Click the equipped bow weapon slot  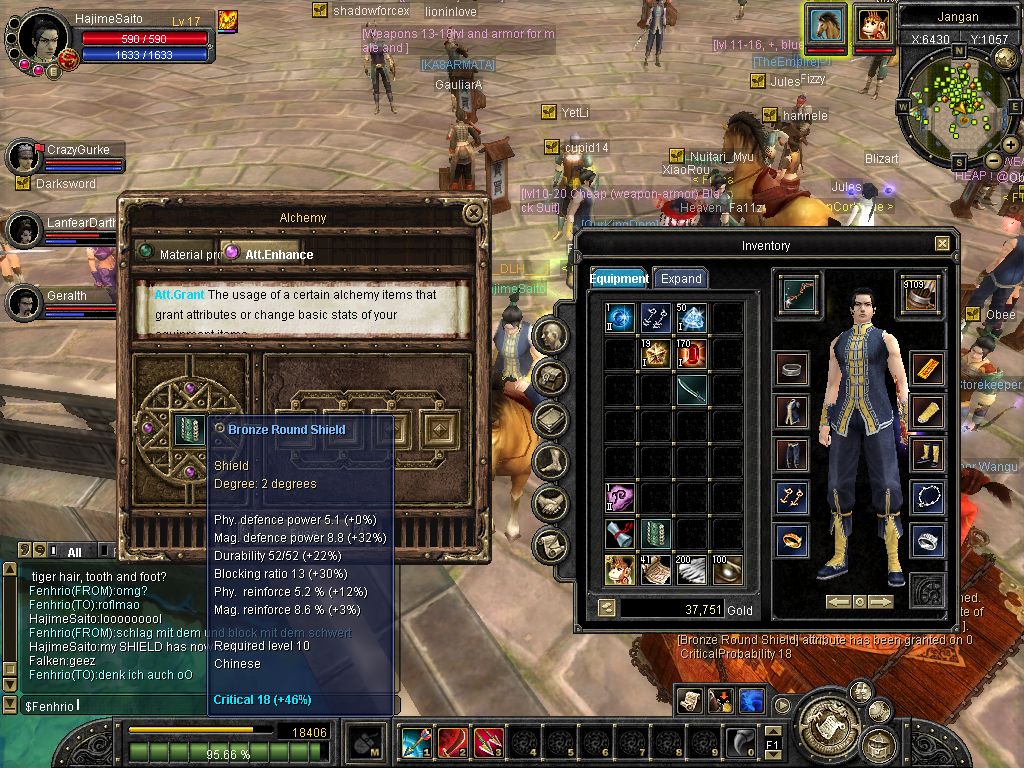tap(799, 295)
